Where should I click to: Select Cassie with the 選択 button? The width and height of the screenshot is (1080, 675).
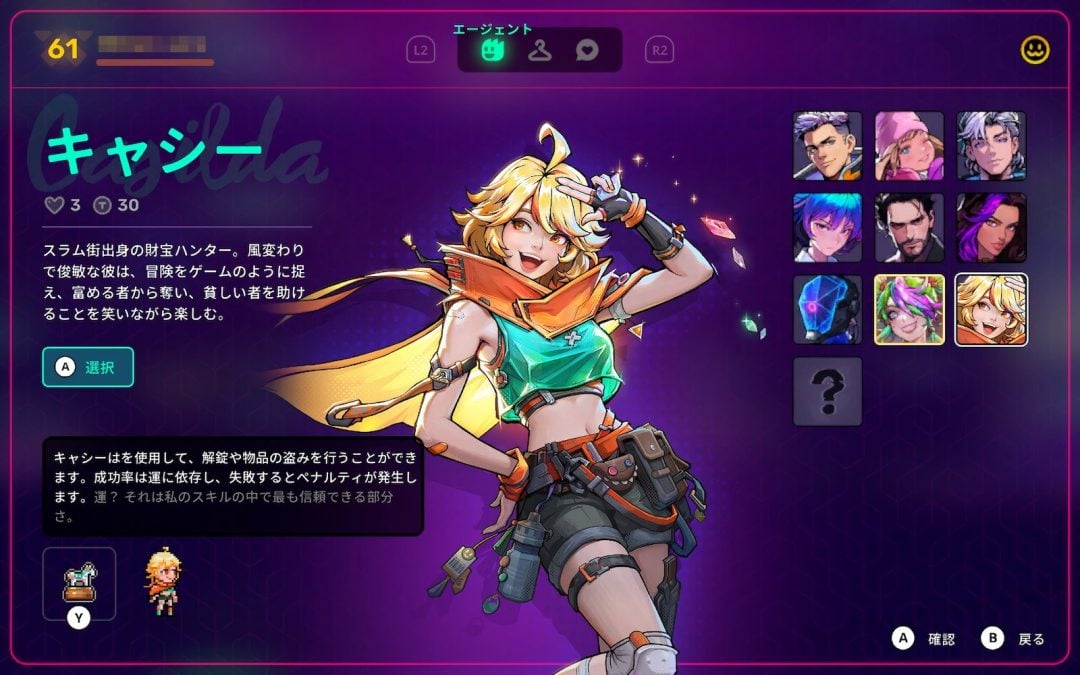(x=88, y=367)
